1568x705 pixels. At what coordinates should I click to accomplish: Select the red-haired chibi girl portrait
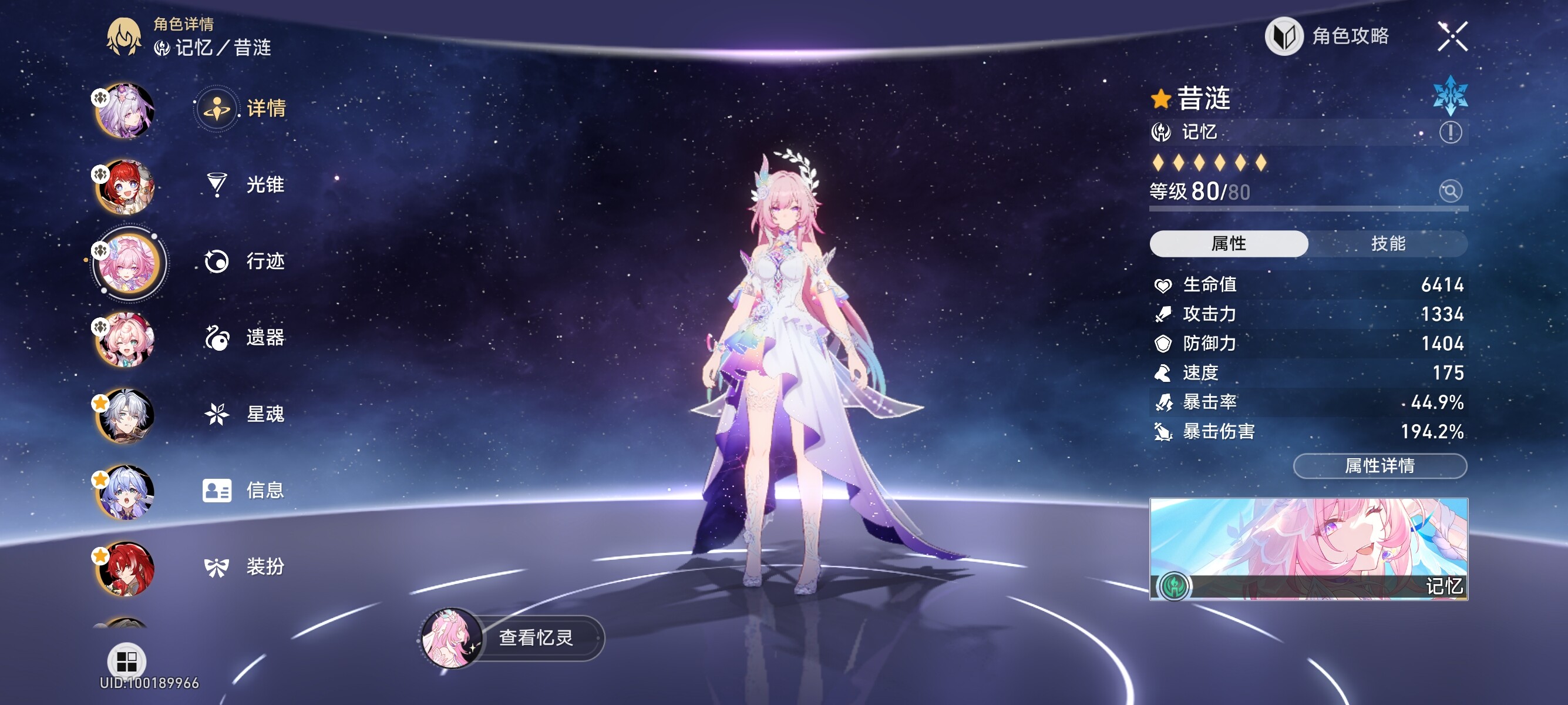(x=126, y=187)
